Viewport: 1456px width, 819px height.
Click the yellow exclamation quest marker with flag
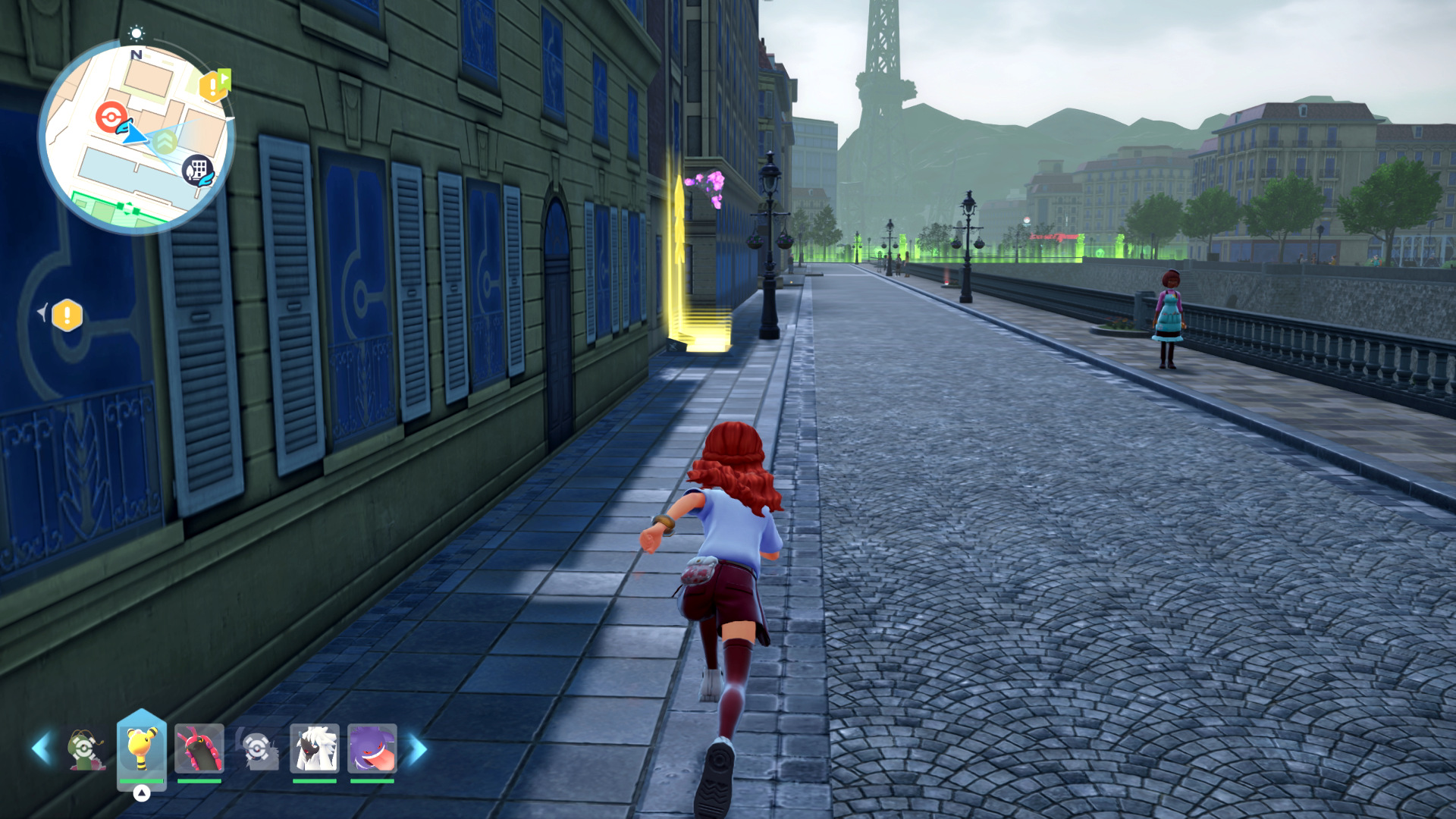click(214, 86)
